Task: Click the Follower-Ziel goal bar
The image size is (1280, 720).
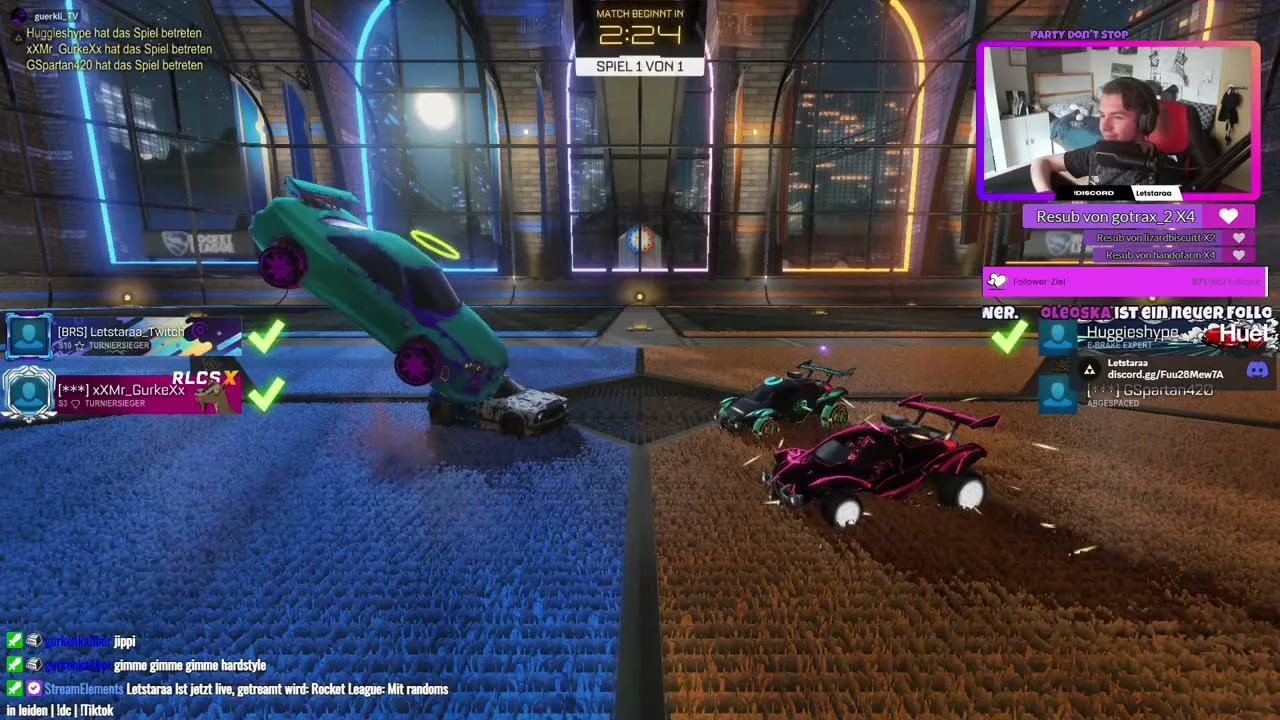Action: point(1125,282)
